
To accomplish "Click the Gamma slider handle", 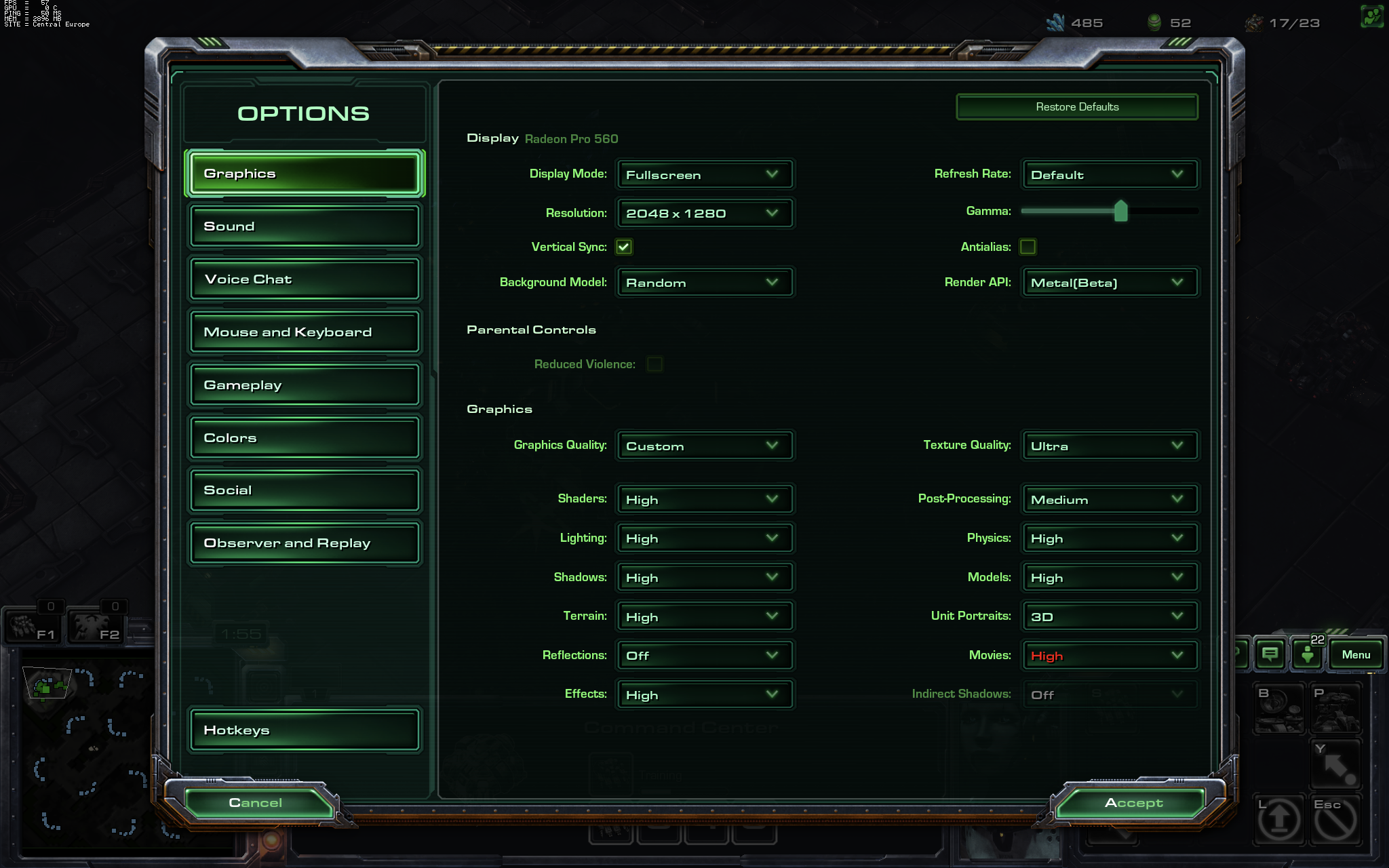I will [1120, 212].
